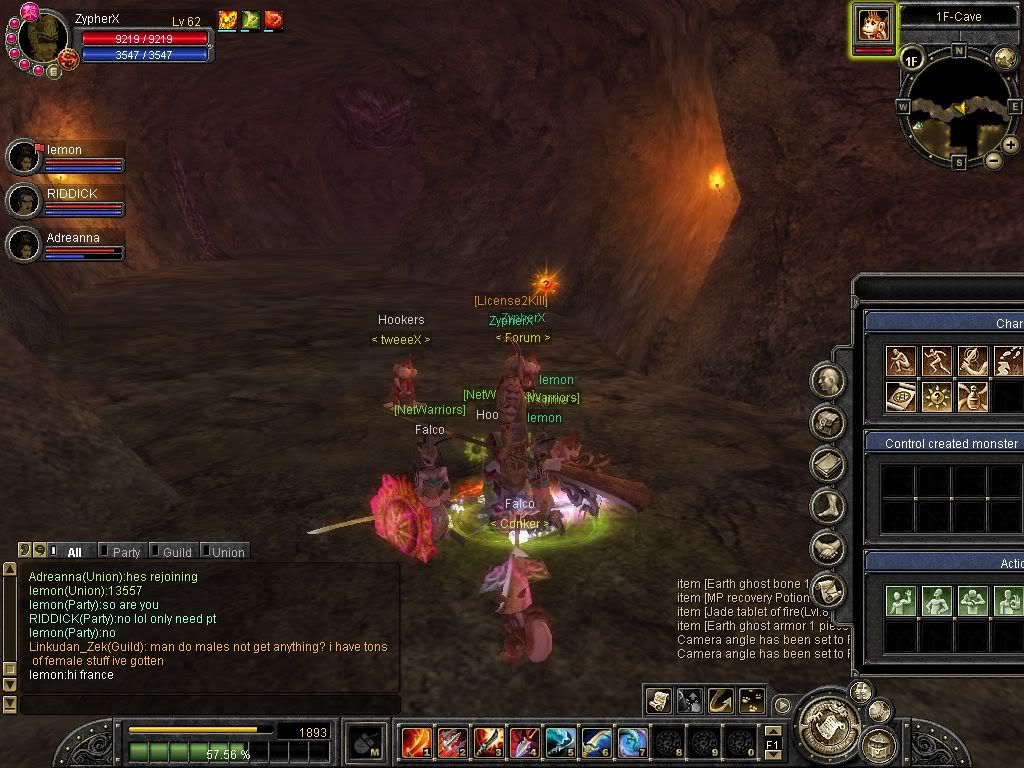Use the spear skill in slot 4

click(524, 743)
